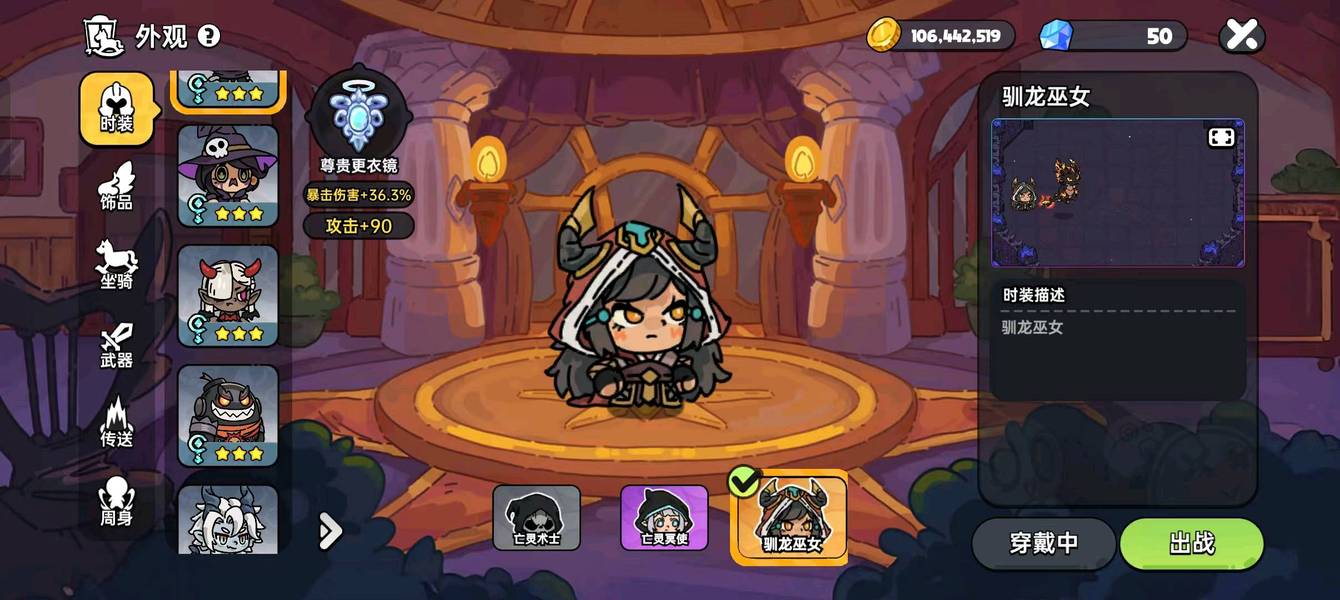Choose the 亡灵冥使 costume variant
Viewport: 1340px width, 600px height.
tap(664, 518)
